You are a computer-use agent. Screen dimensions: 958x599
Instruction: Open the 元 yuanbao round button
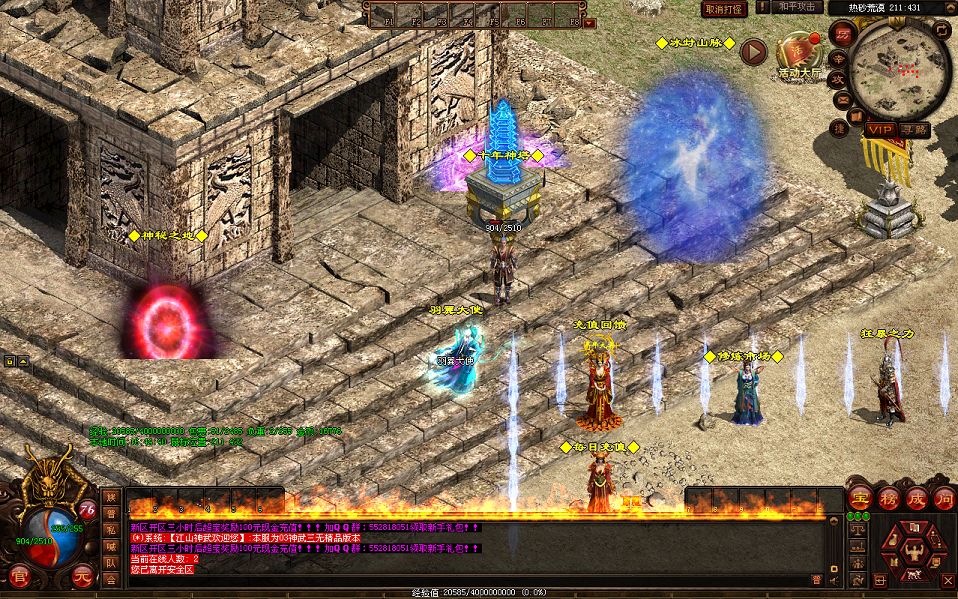[x=81, y=576]
